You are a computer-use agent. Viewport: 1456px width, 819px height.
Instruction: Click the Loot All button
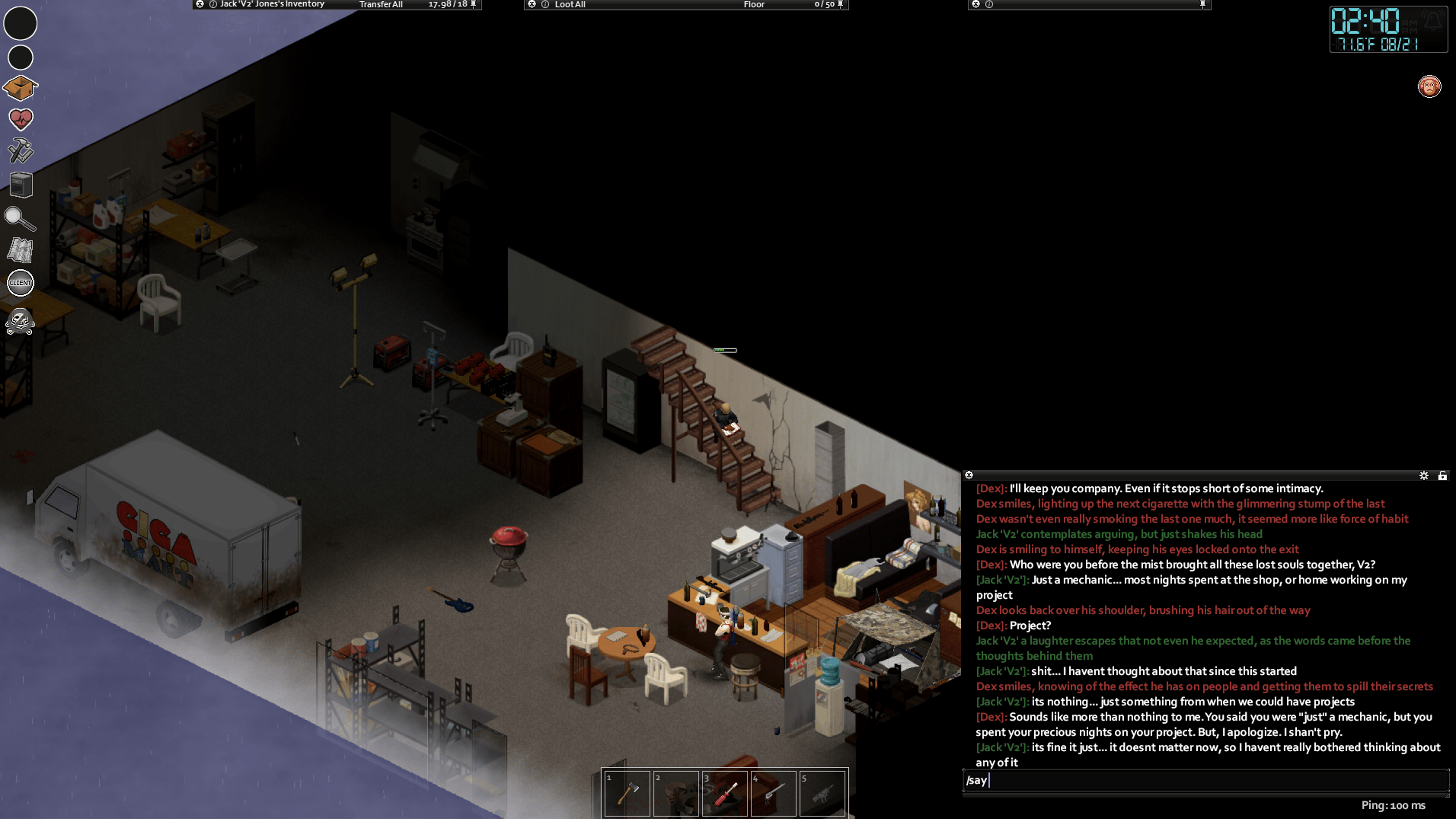point(570,5)
